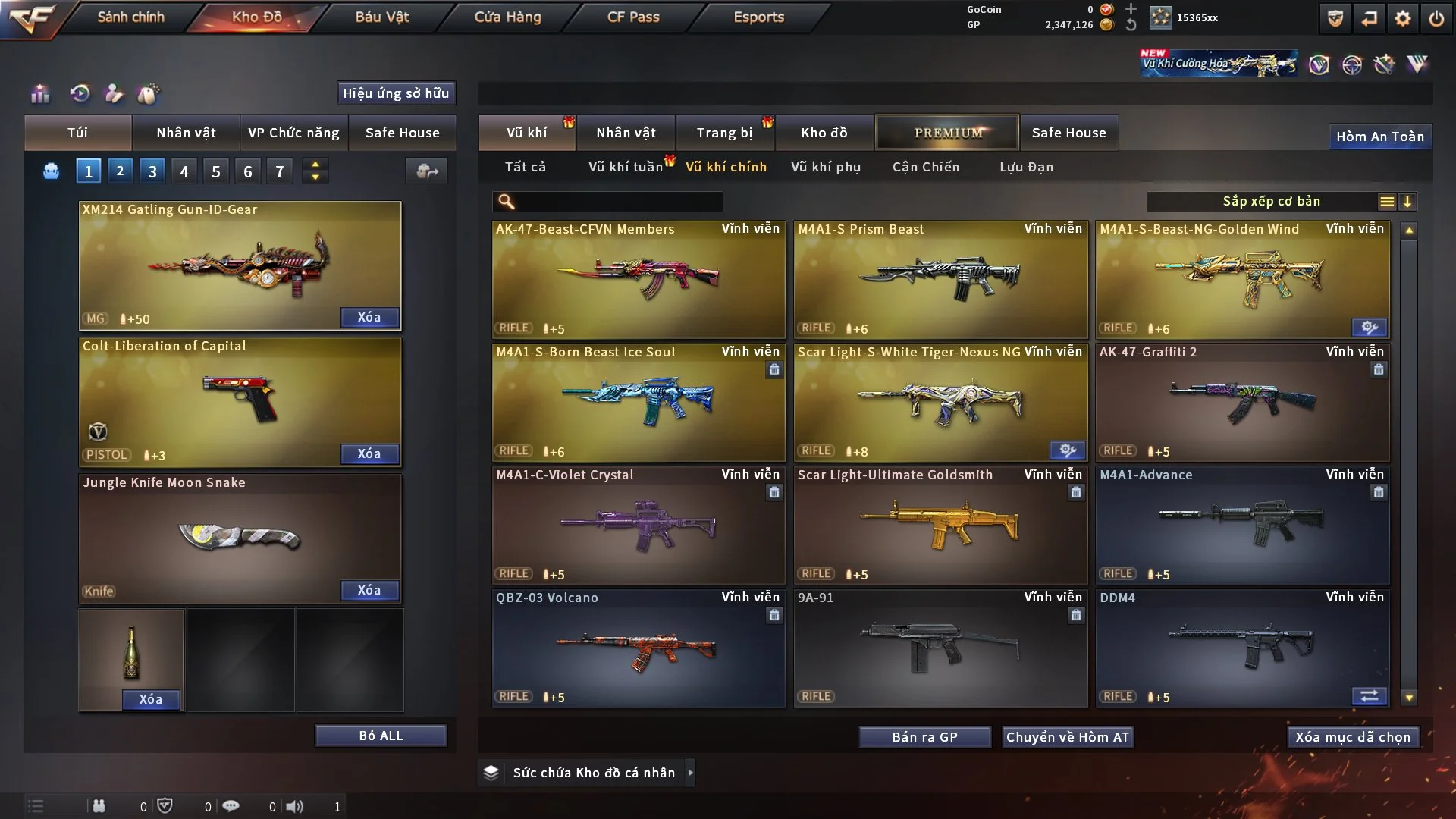Show Cận Chiến melee weapons

click(926, 167)
